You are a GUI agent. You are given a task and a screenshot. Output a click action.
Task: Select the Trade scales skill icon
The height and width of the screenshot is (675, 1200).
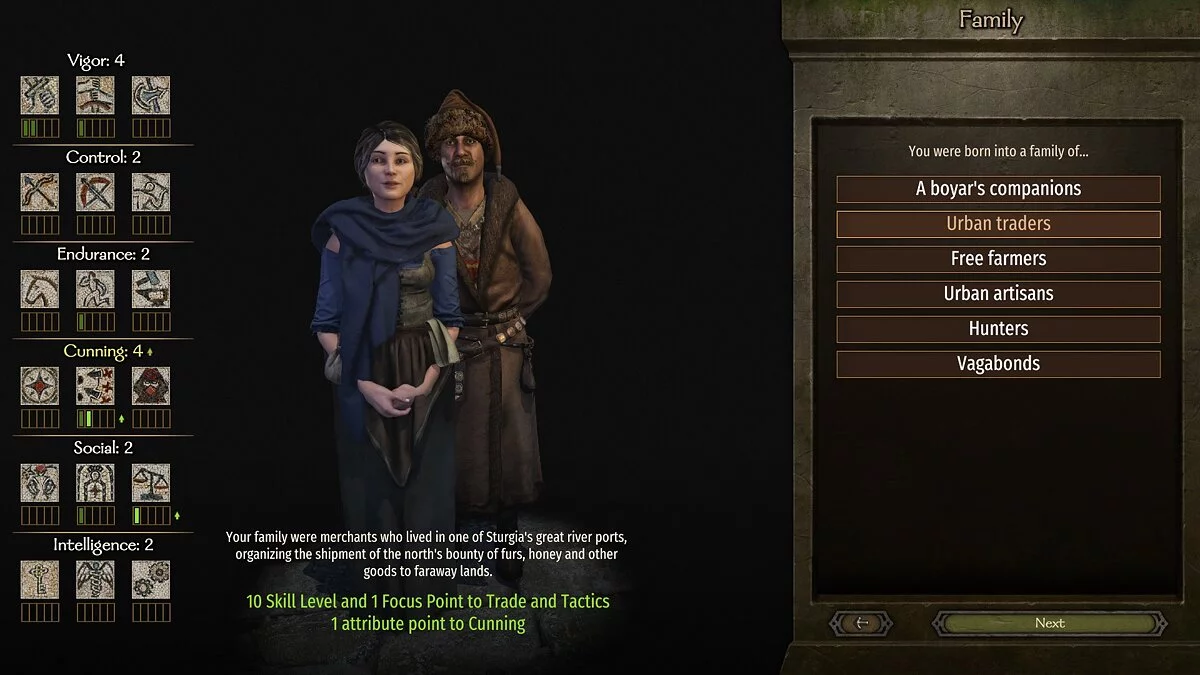pos(151,483)
